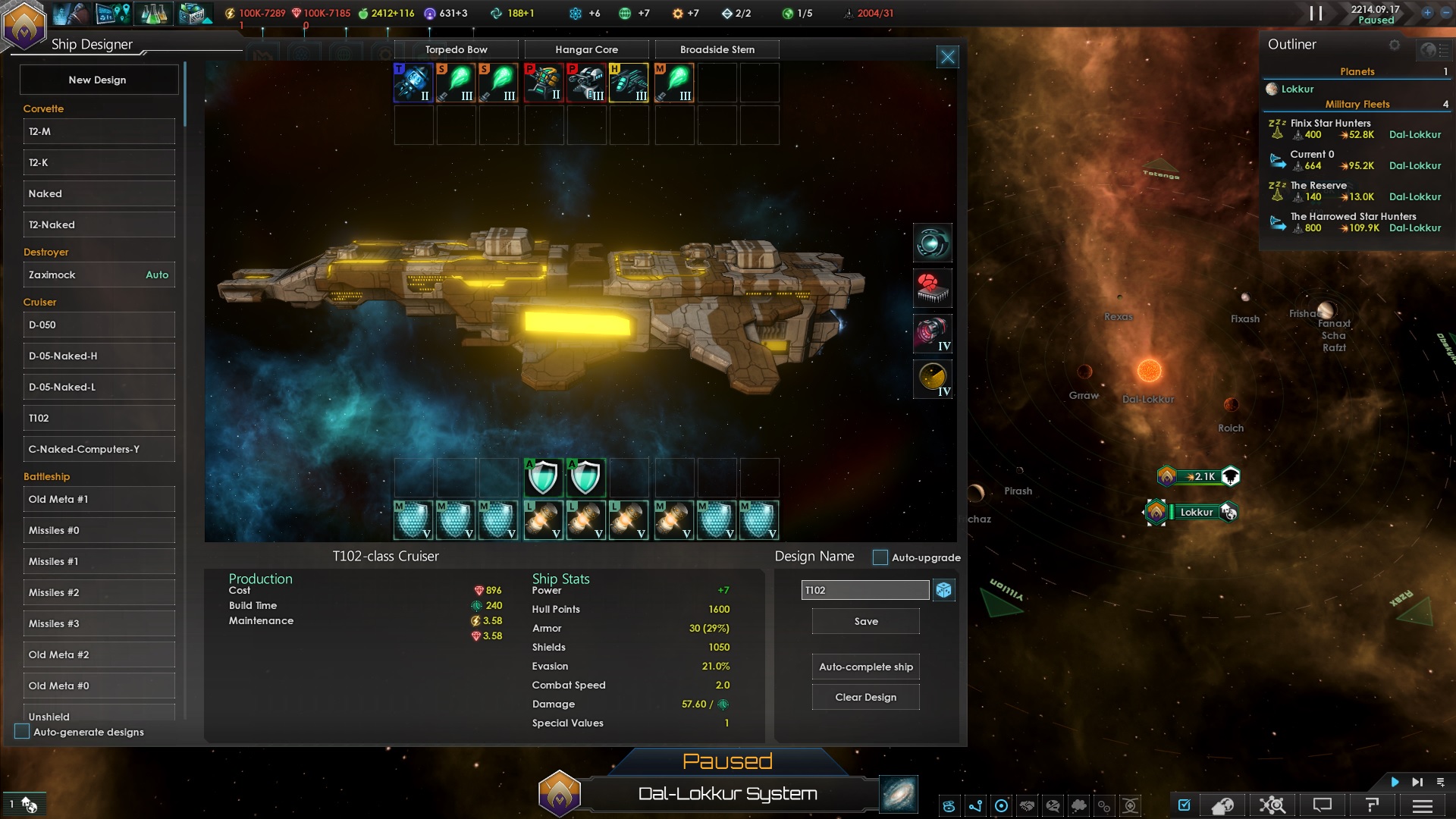Image resolution: width=1456 pixels, height=819 pixels.
Task: Auto-complete the ship design
Action: [866, 667]
